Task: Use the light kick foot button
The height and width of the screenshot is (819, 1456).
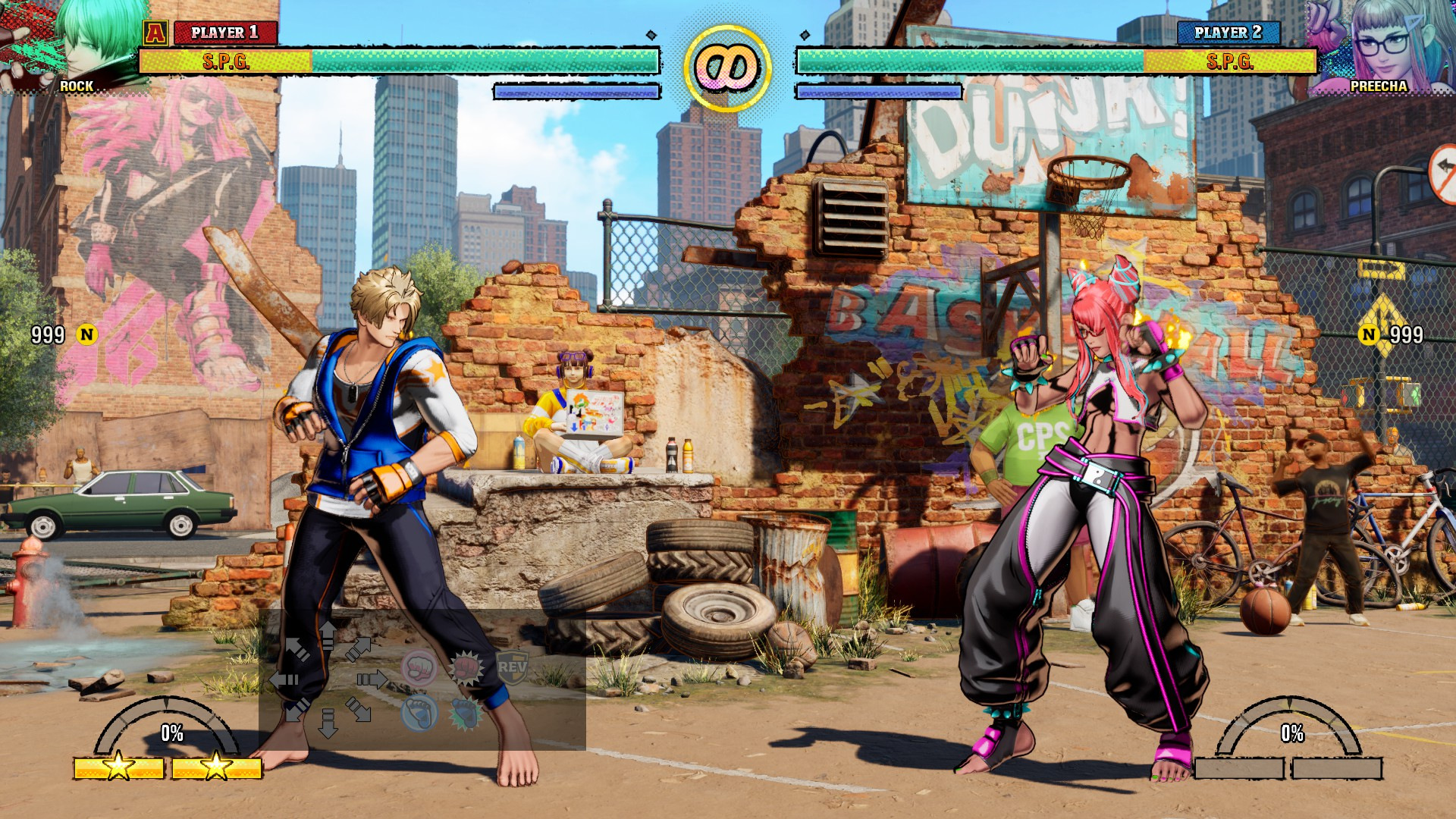Action: [419, 713]
